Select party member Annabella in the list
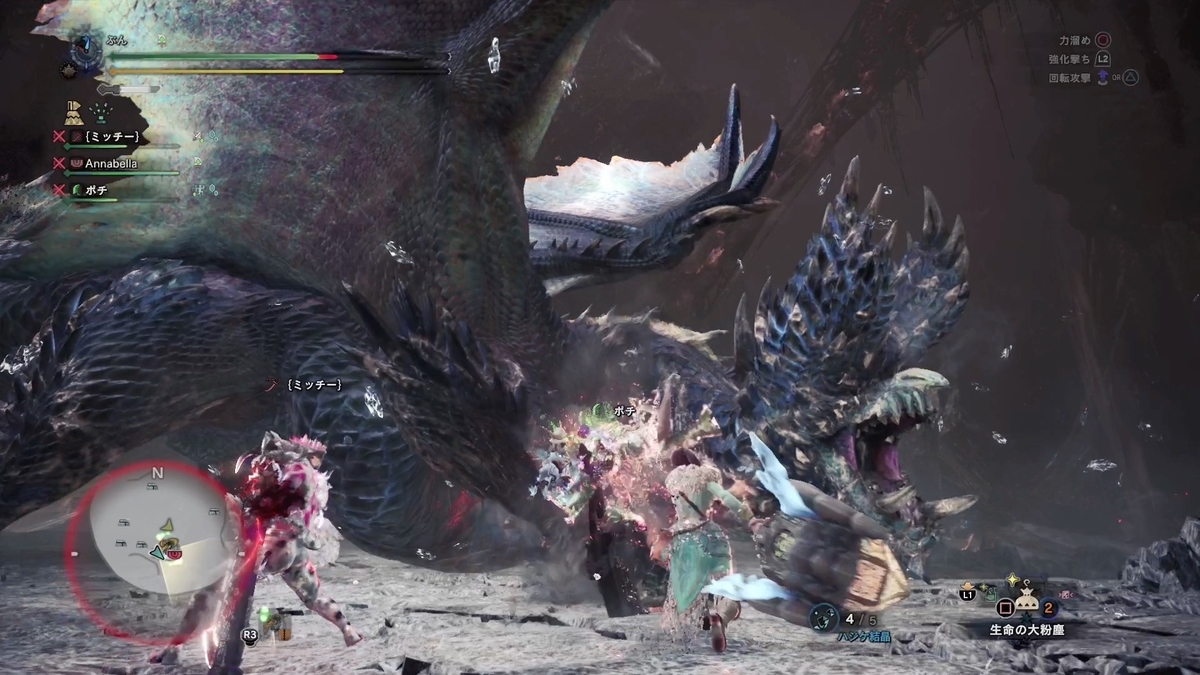Image resolution: width=1200 pixels, height=675 pixels. click(111, 162)
